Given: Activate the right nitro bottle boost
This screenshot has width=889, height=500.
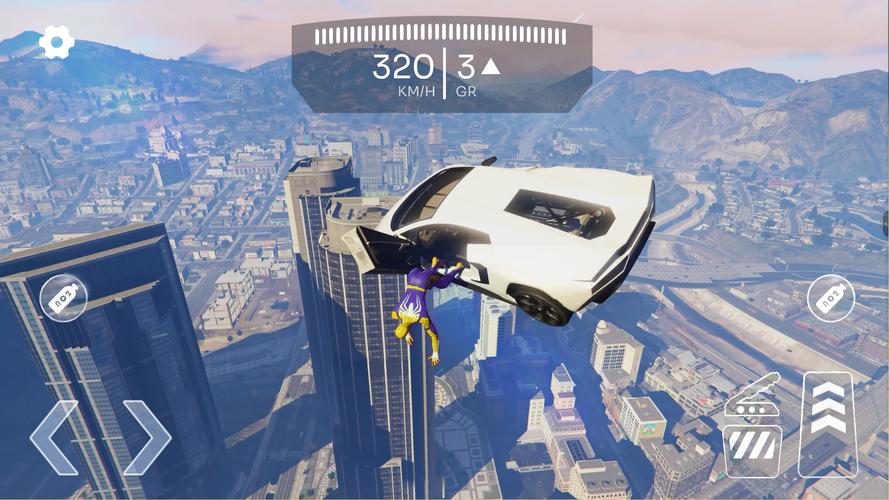Looking at the screenshot, I should click(831, 297).
